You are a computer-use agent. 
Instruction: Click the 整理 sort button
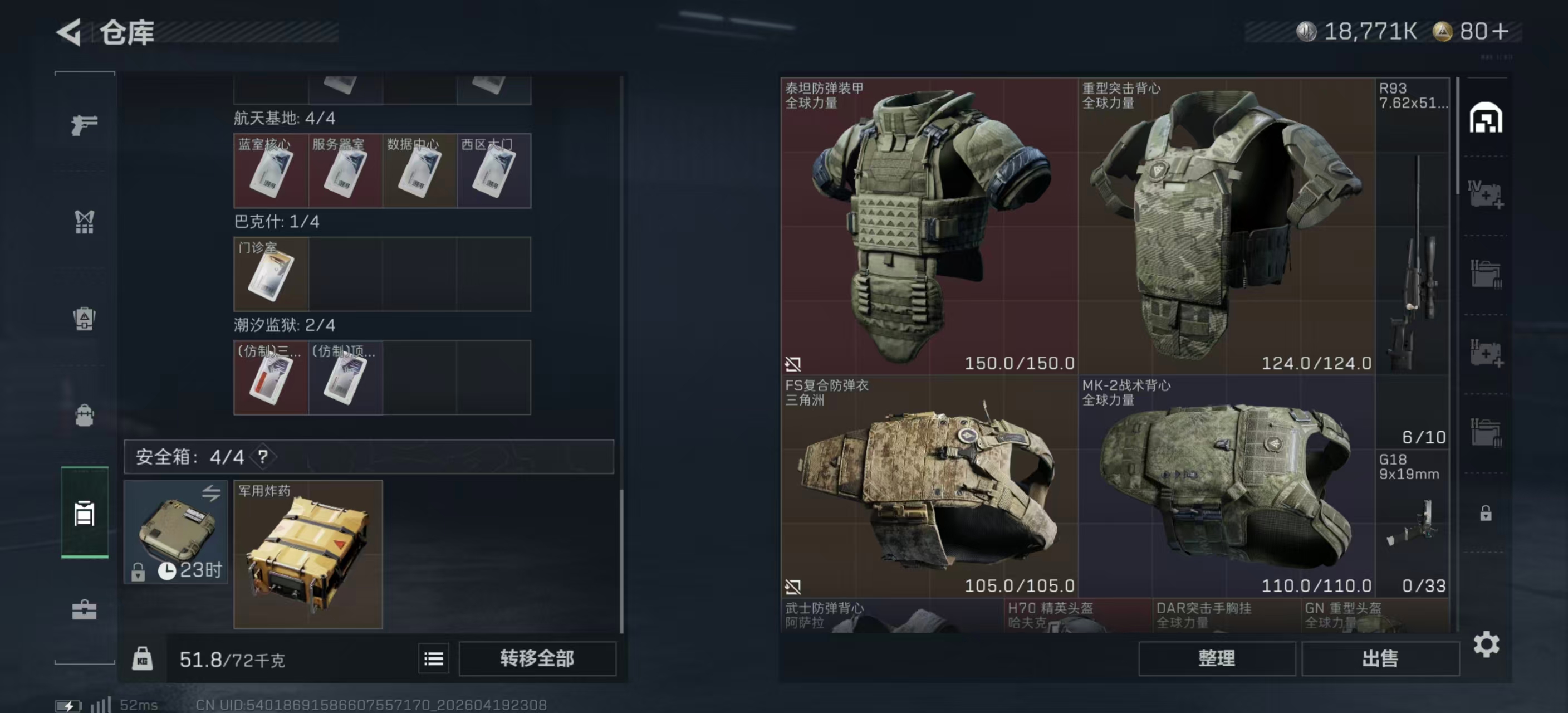tap(1216, 658)
